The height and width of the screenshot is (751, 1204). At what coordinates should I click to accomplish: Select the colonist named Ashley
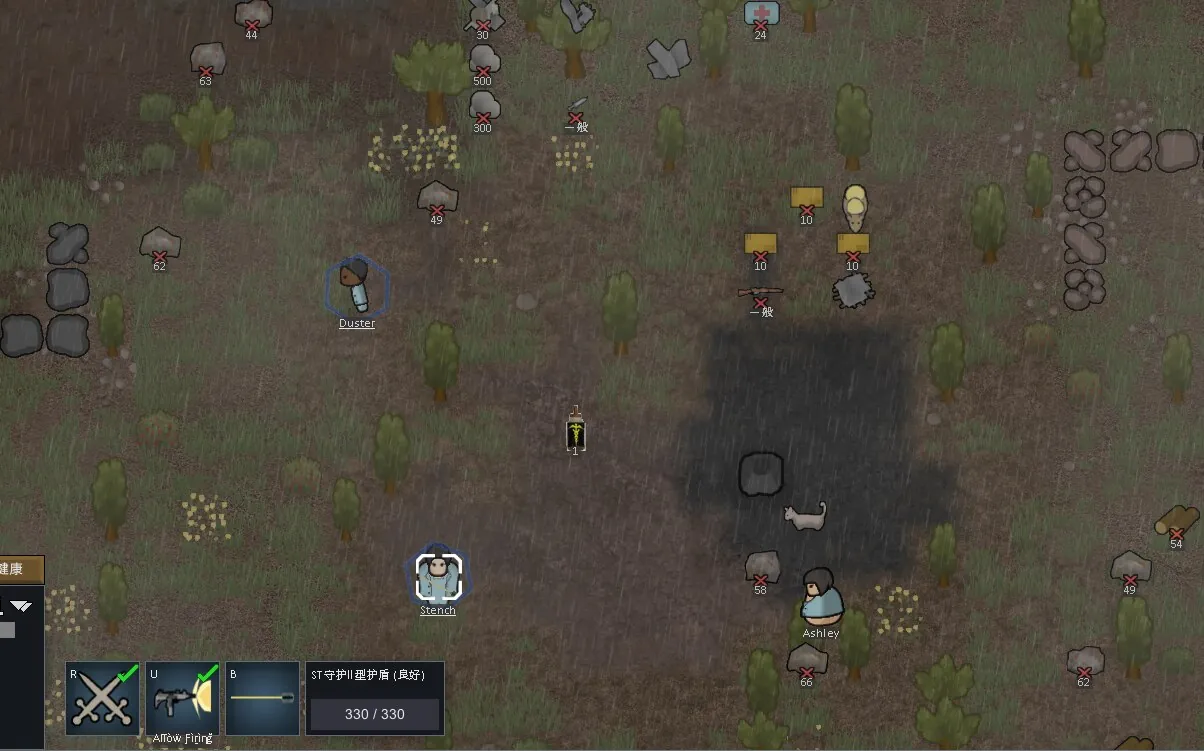(x=822, y=596)
